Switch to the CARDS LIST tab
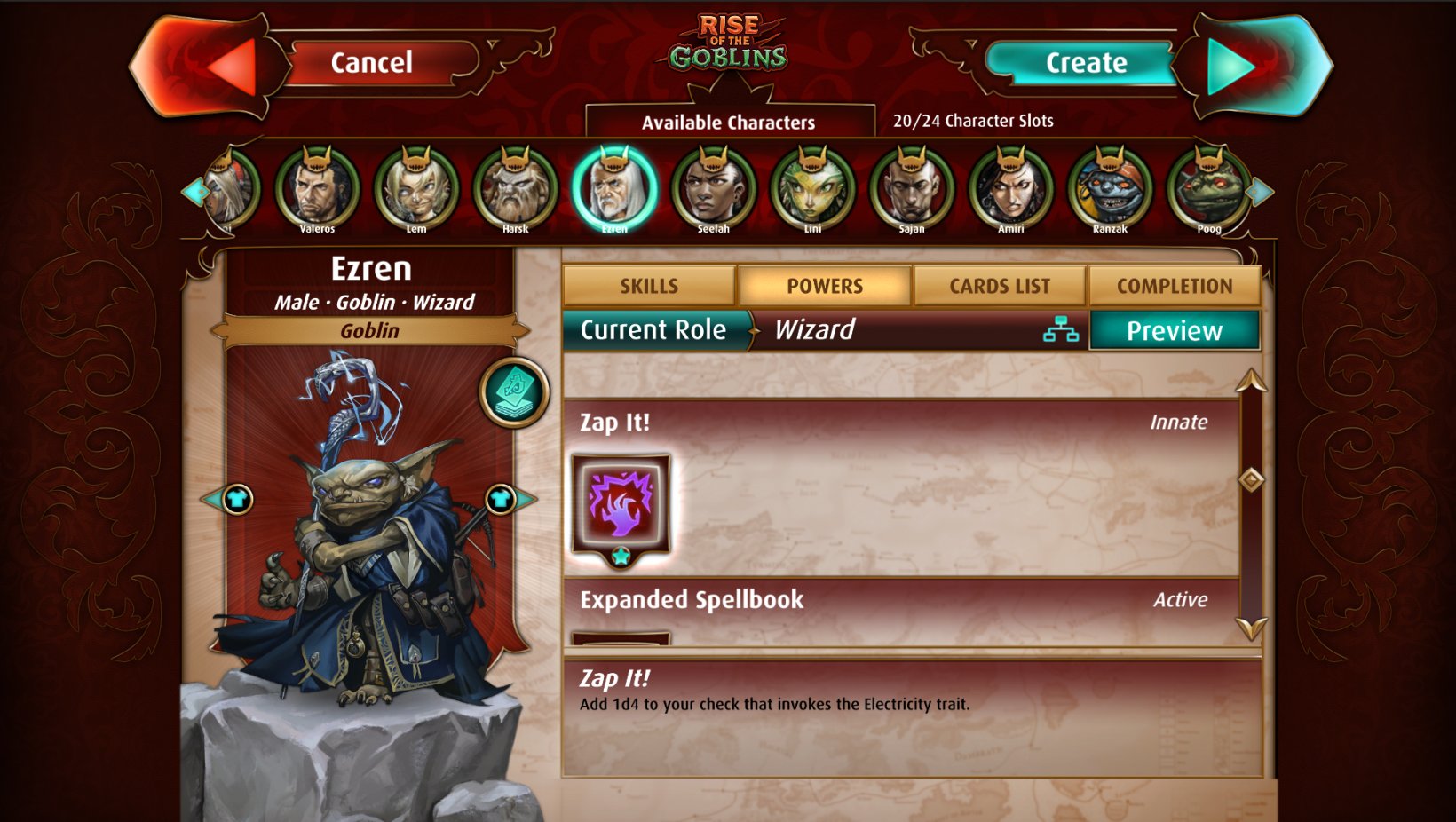This screenshot has width=1456, height=822. click(x=1000, y=285)
